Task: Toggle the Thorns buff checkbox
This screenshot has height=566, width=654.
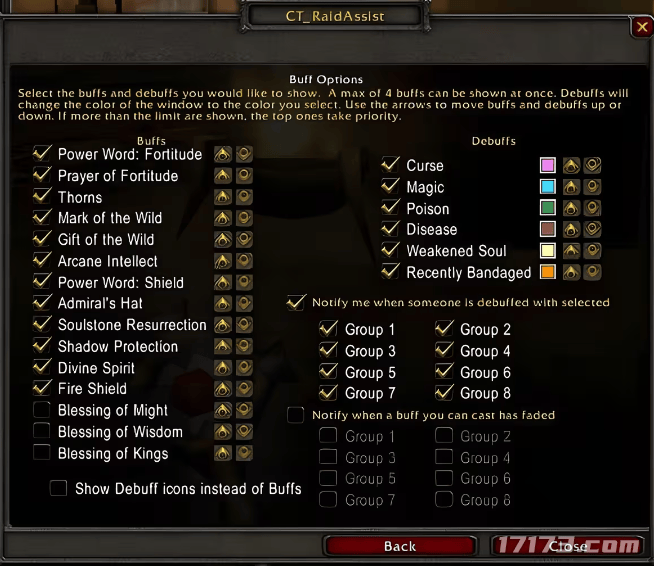Action: [42, 197]
